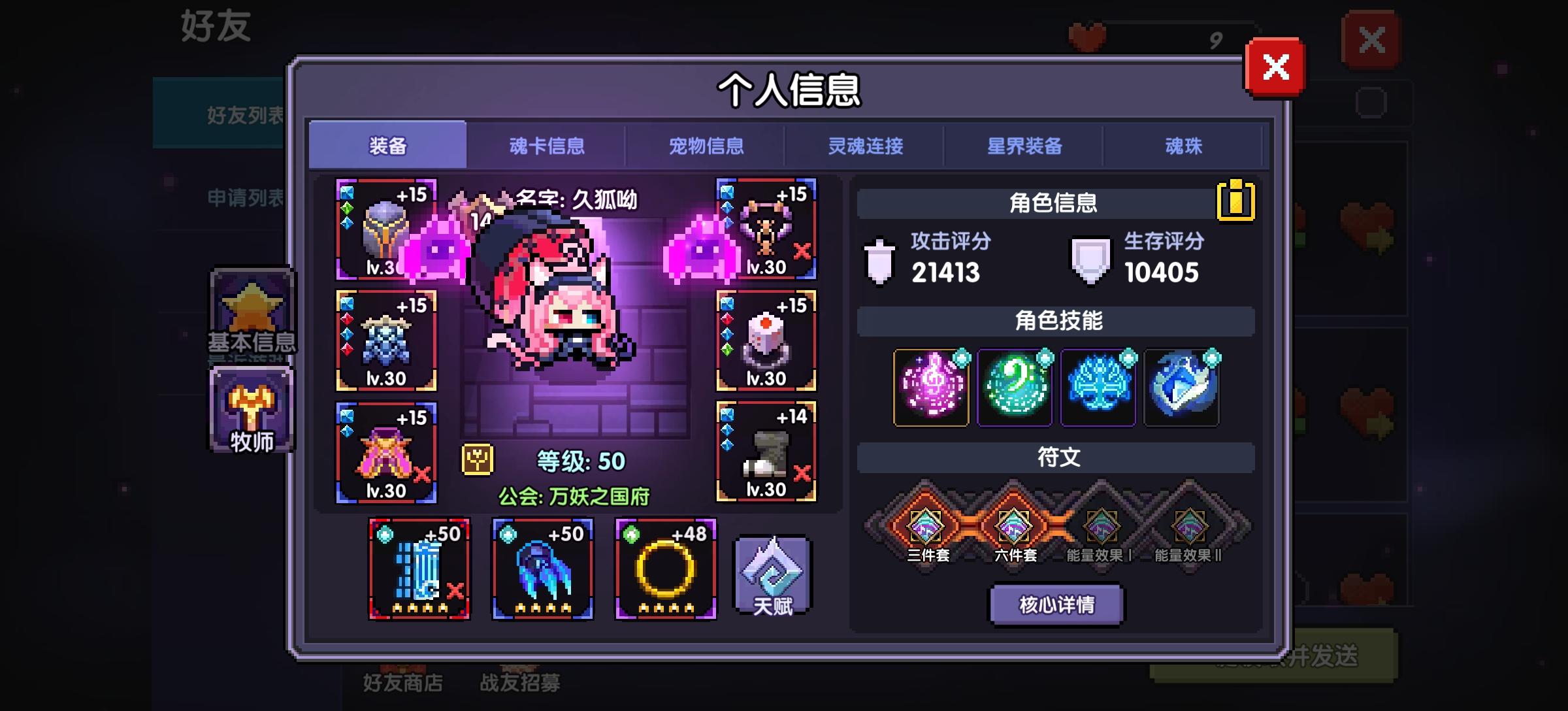
Task: Select the +48 golden ring artifact
Action: click(x=665, y=570)
